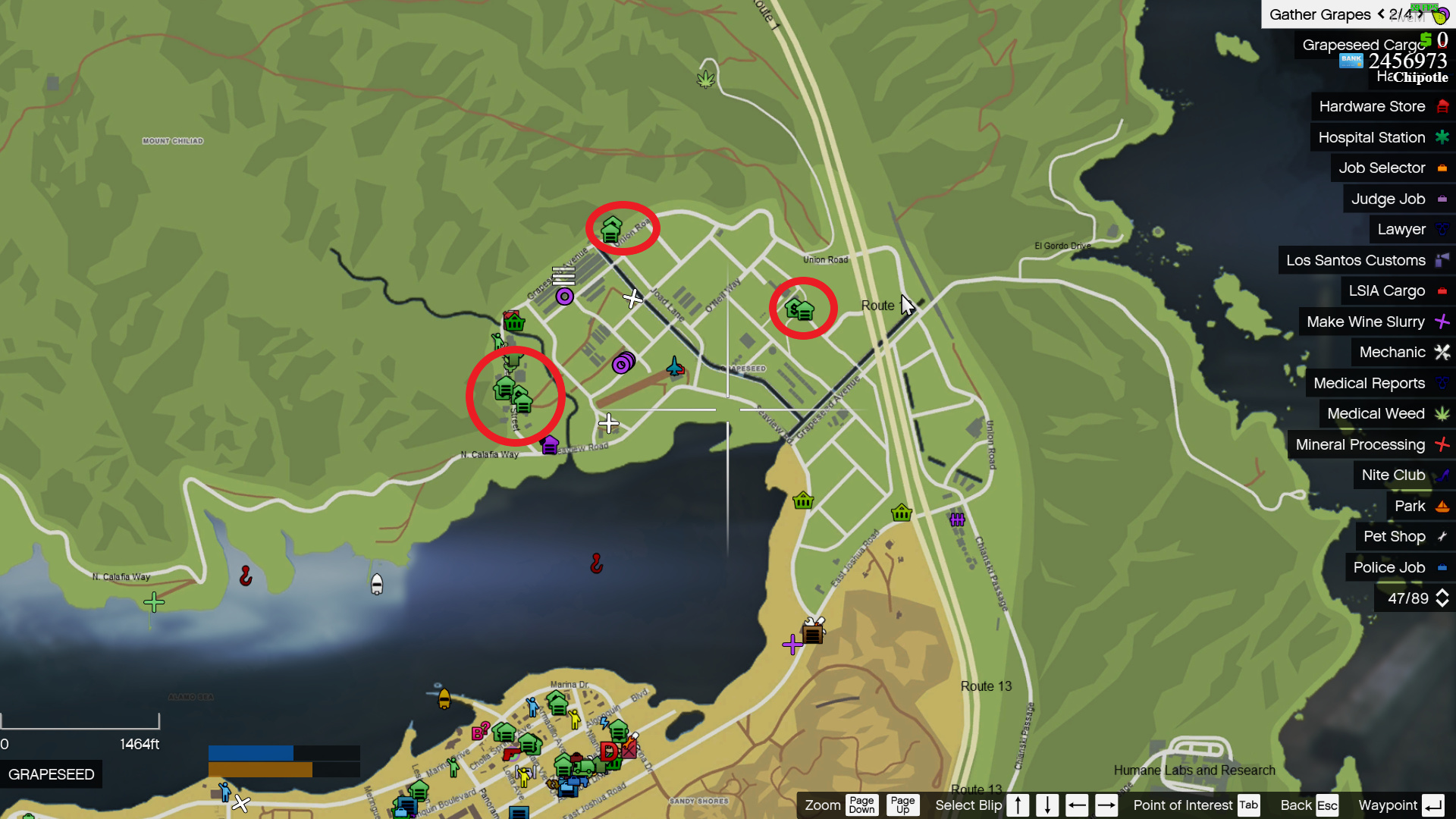Select the Mechanic wrench icon
The height and width of the screenshot is (819, 1456).
[1443, 352]
